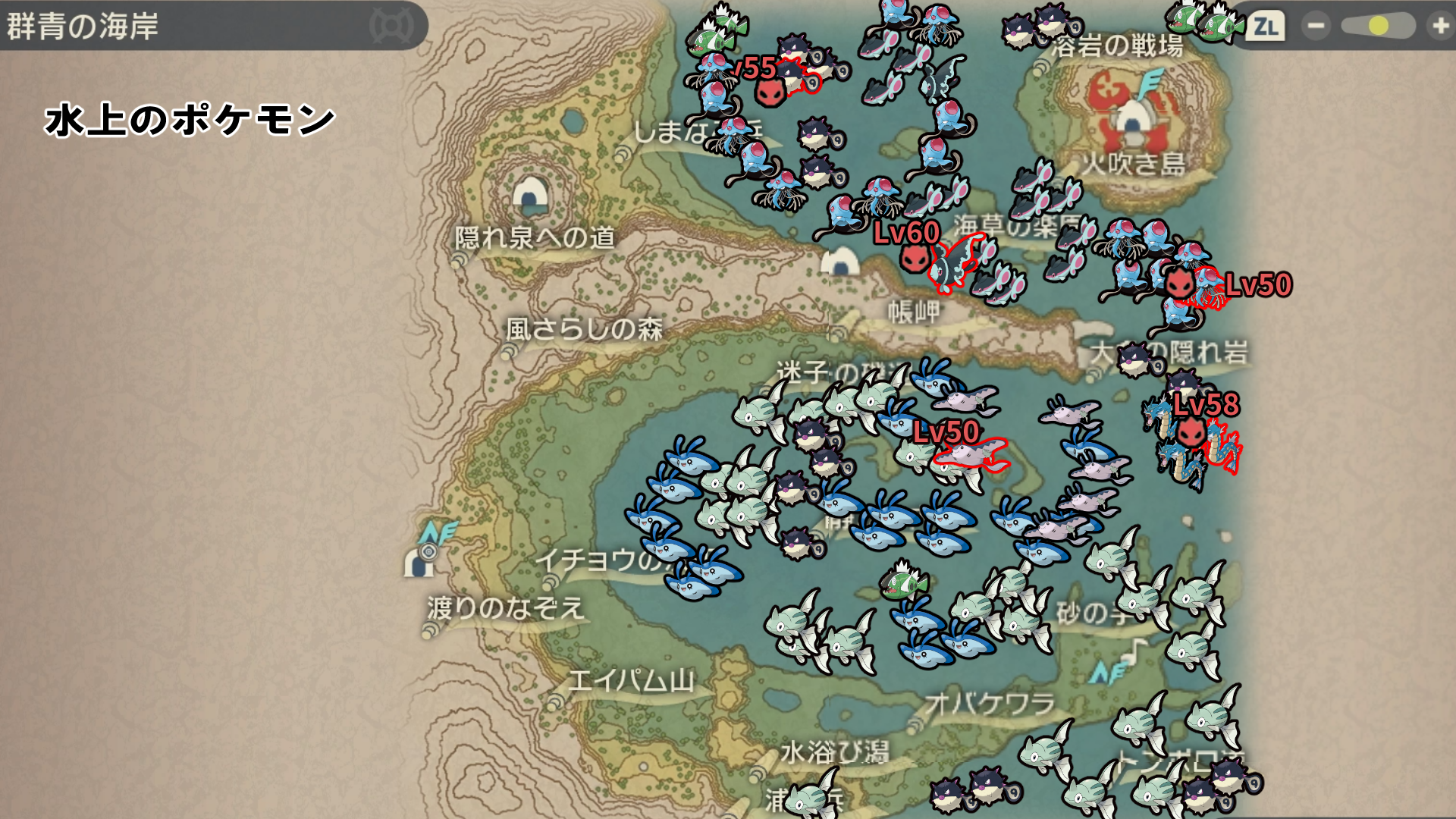Click the 水浴び潟 location label
Screen dimensions: 1456x819
click(x=834, y=752)
